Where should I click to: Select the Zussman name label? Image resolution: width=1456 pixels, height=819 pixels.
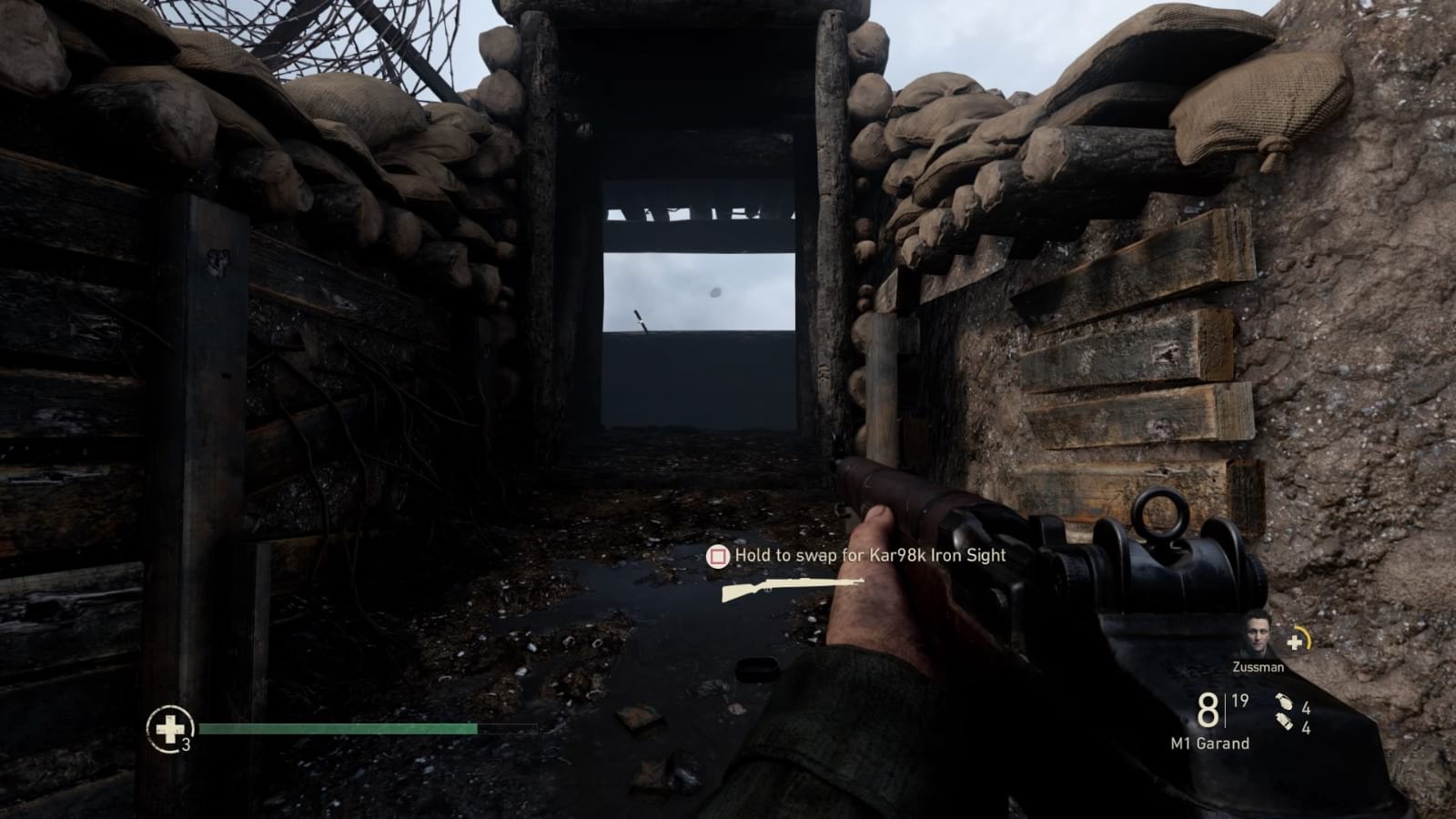(x=1258, y=667)
